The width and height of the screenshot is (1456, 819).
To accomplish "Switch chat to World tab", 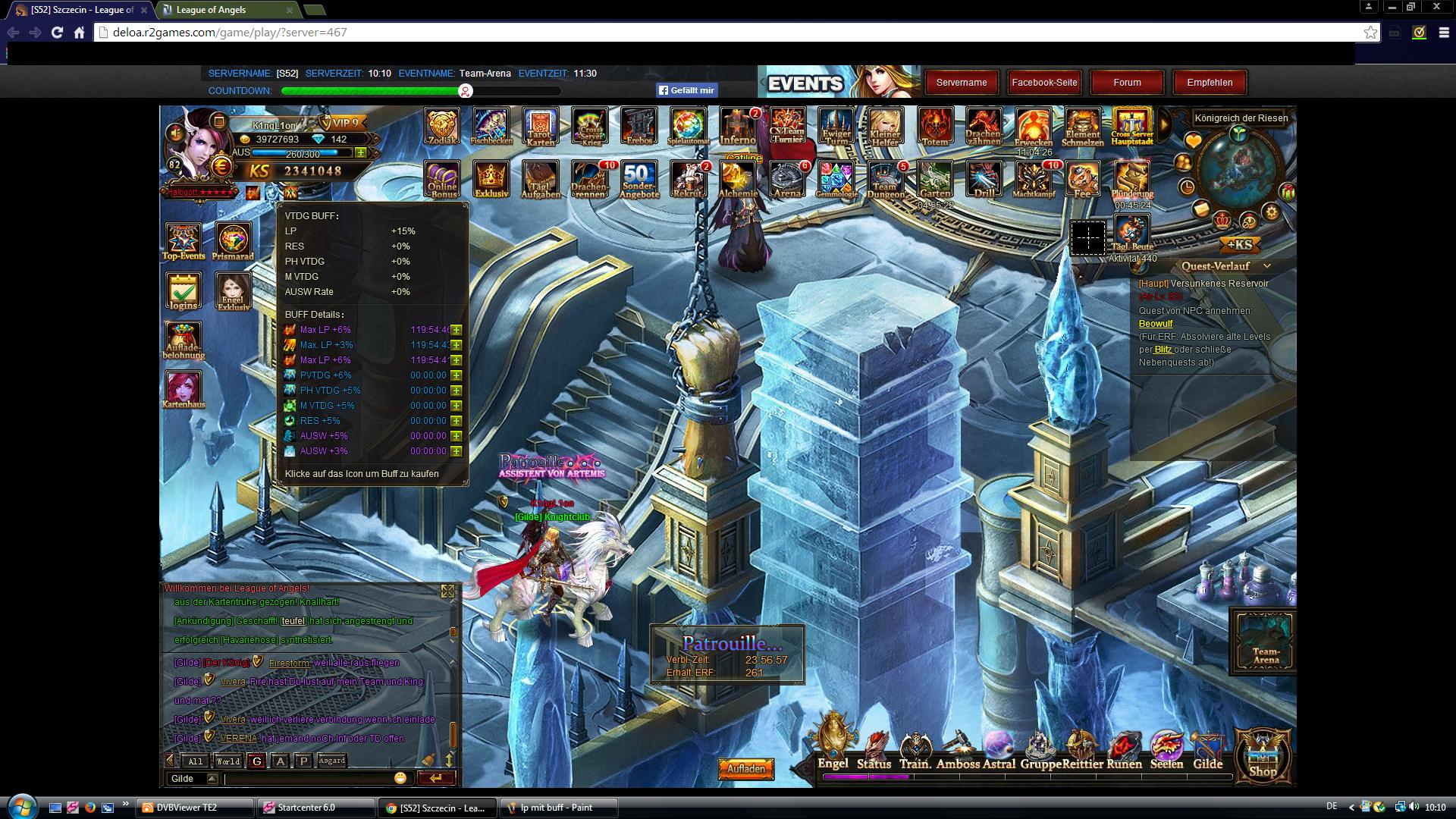I will [x=227, y=761].
